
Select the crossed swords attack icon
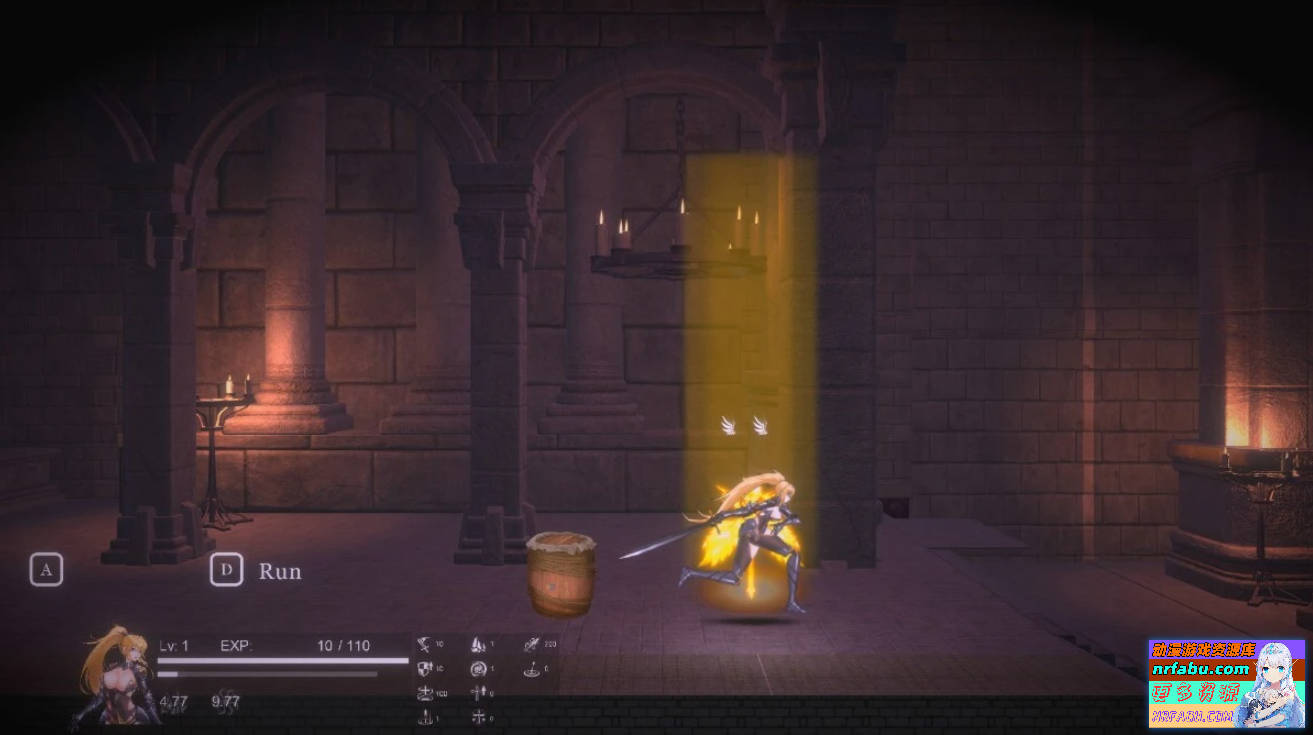tap(424, 644)
